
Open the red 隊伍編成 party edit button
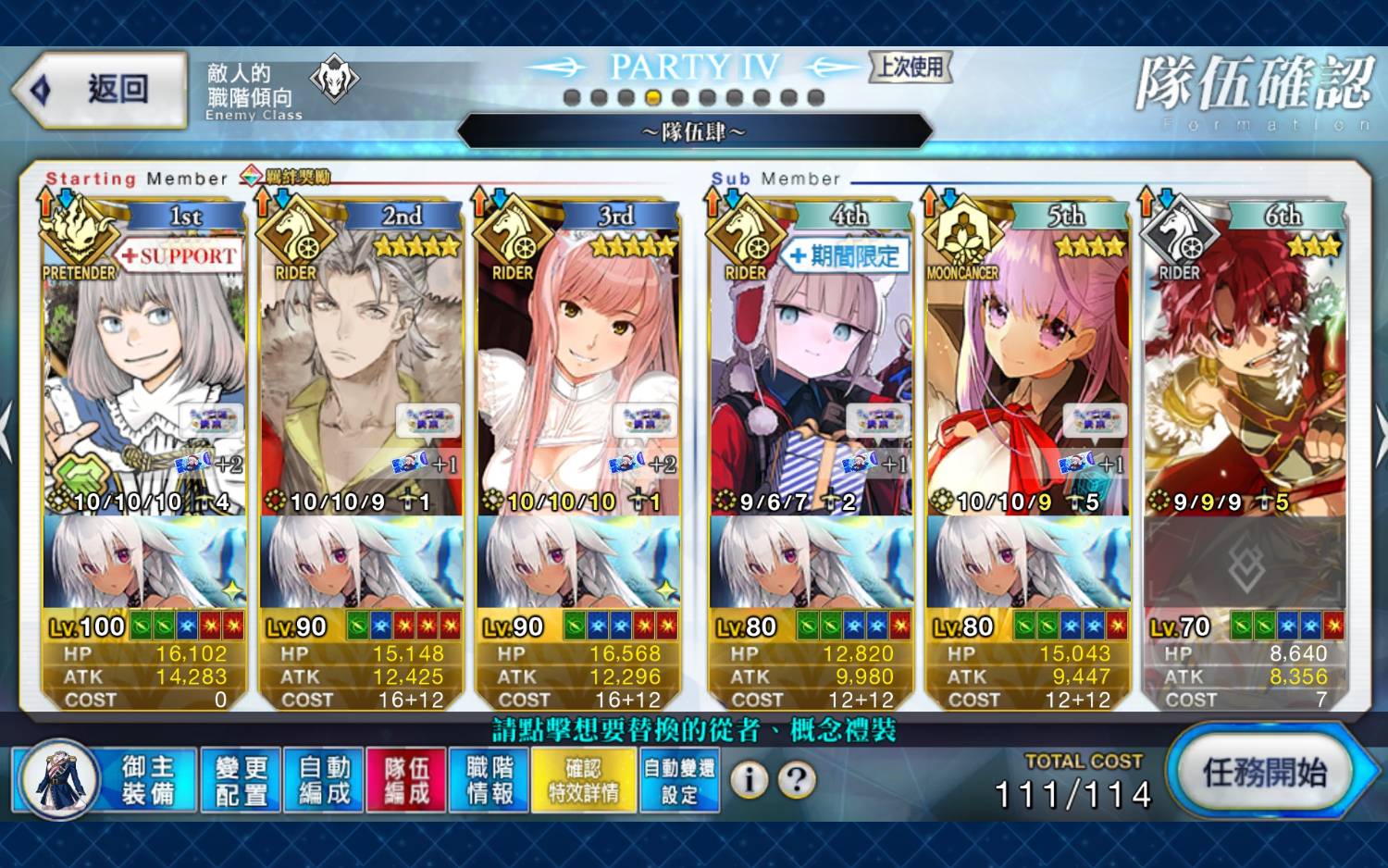[406, 780]
